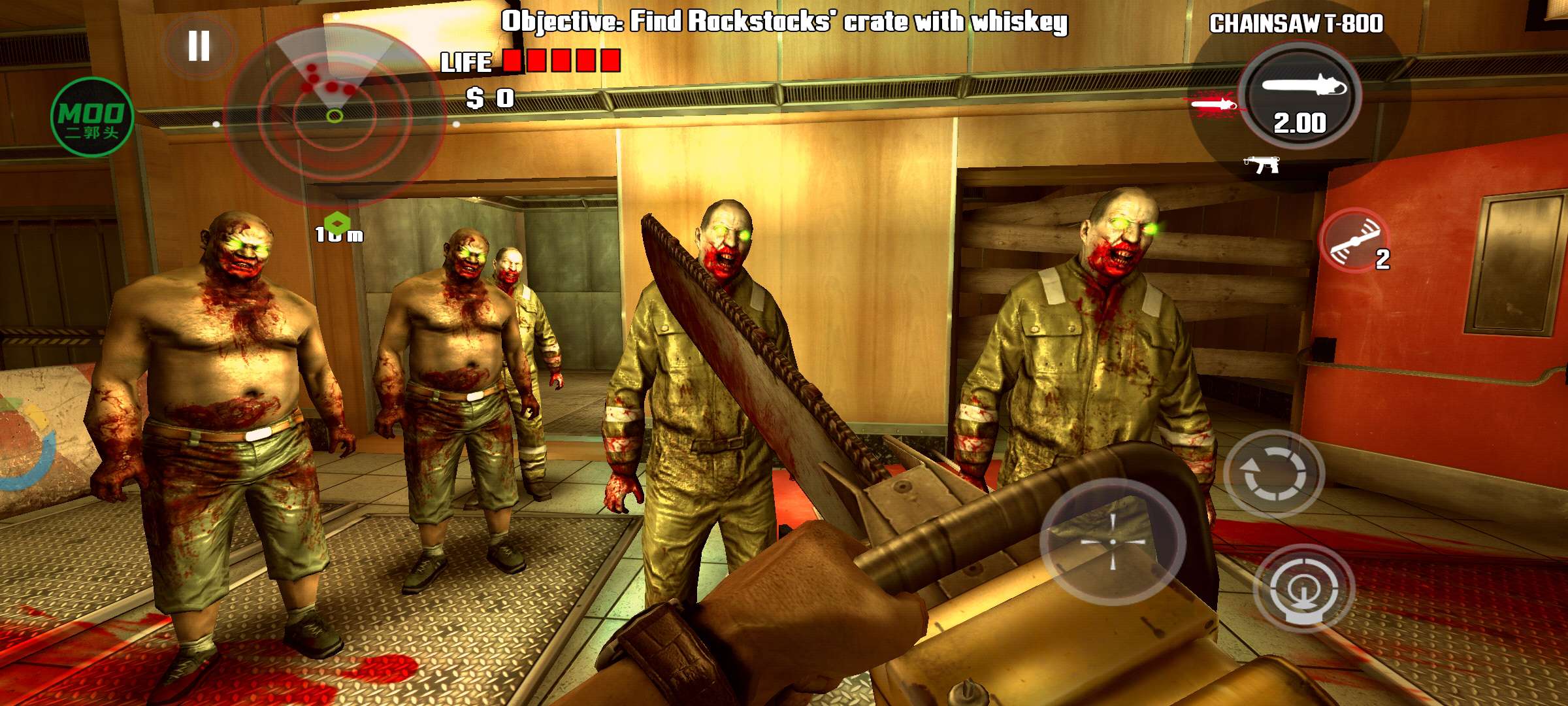This screenshot has width=1568, height=706.
Task: Switch to the submachine gun icon
Action: pos(1262,164)
